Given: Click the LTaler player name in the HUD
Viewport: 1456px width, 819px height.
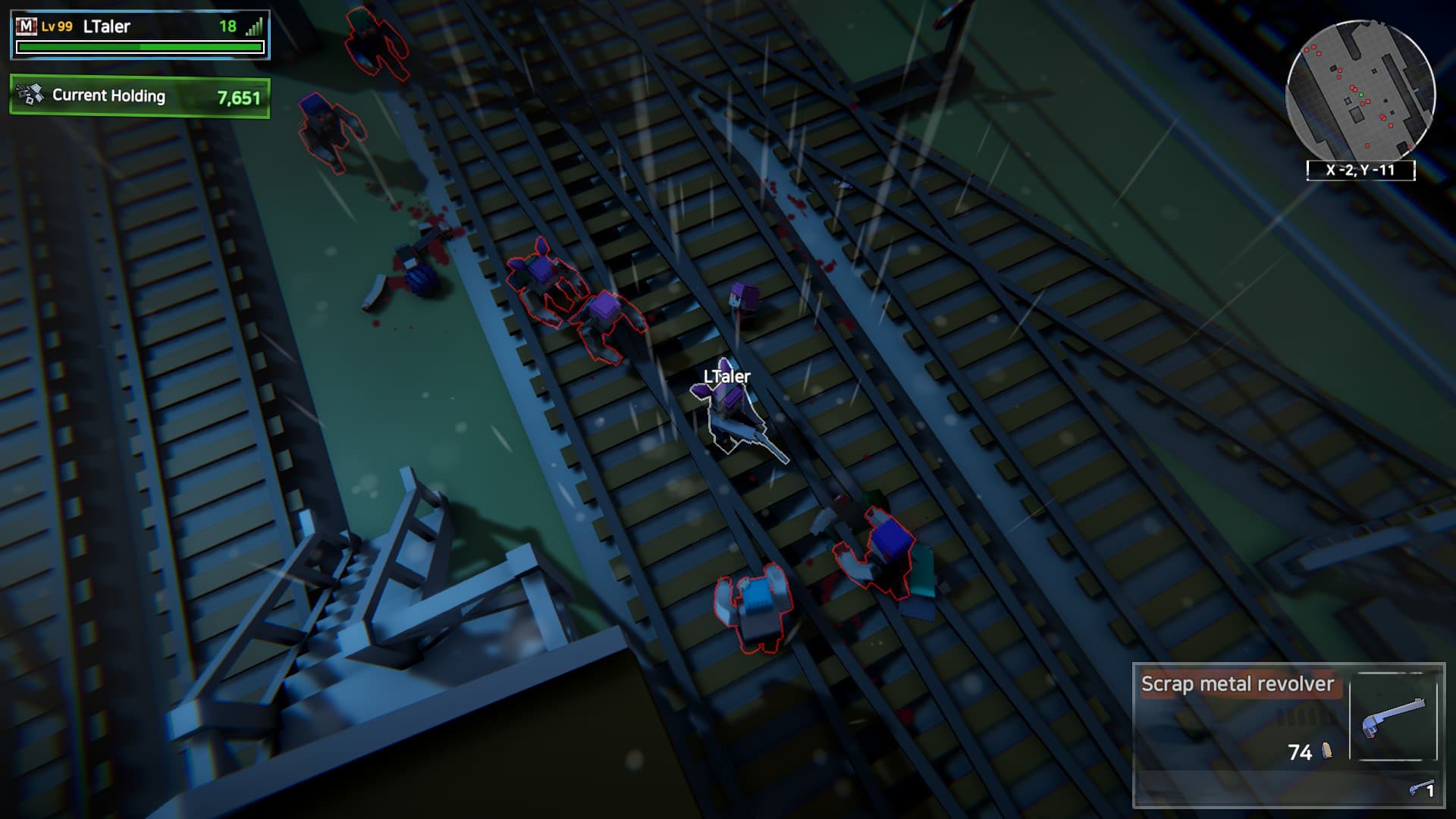Looking at the screenshot, I should (108, 24).
